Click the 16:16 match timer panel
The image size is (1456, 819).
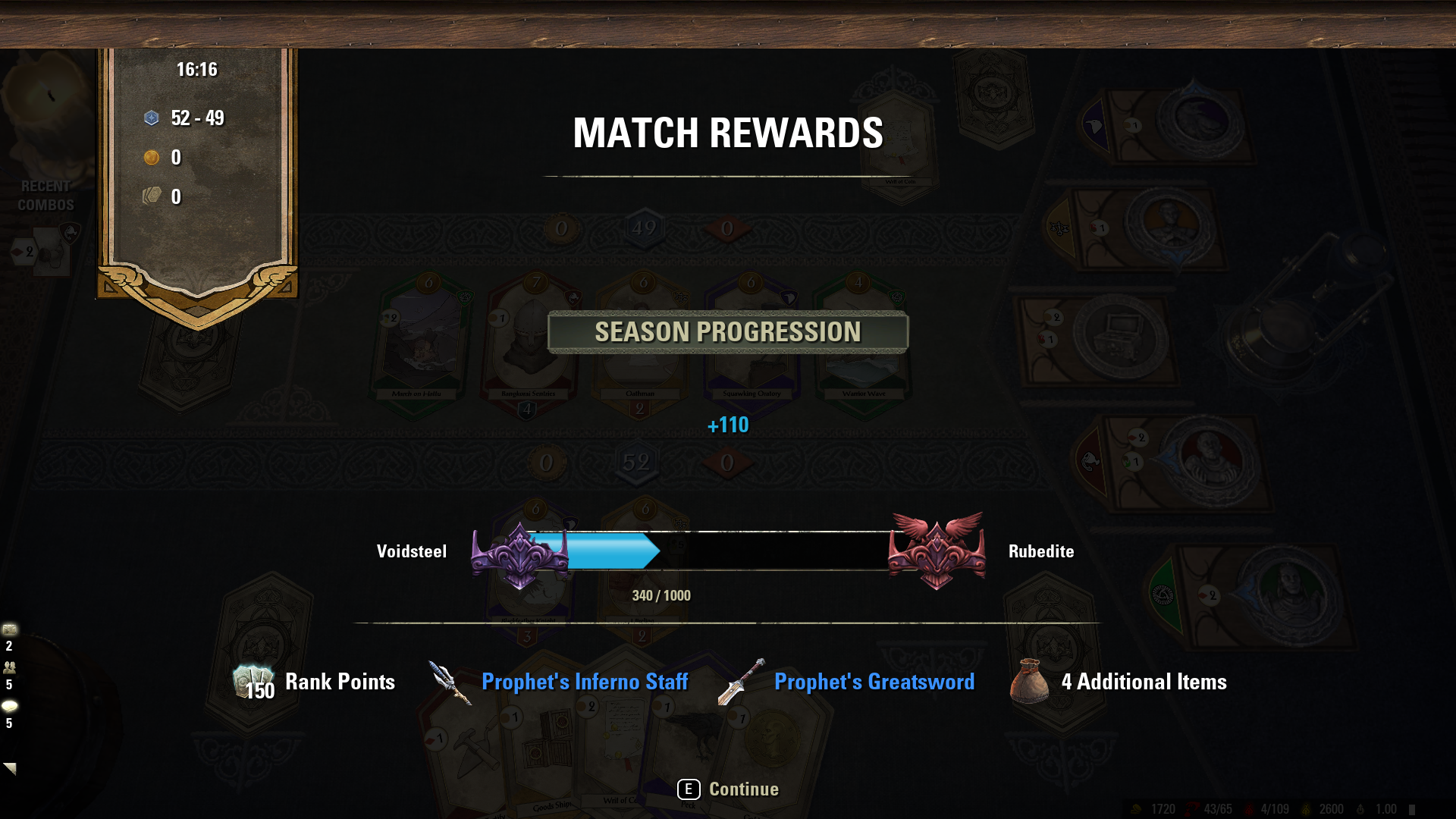point(196,69)
